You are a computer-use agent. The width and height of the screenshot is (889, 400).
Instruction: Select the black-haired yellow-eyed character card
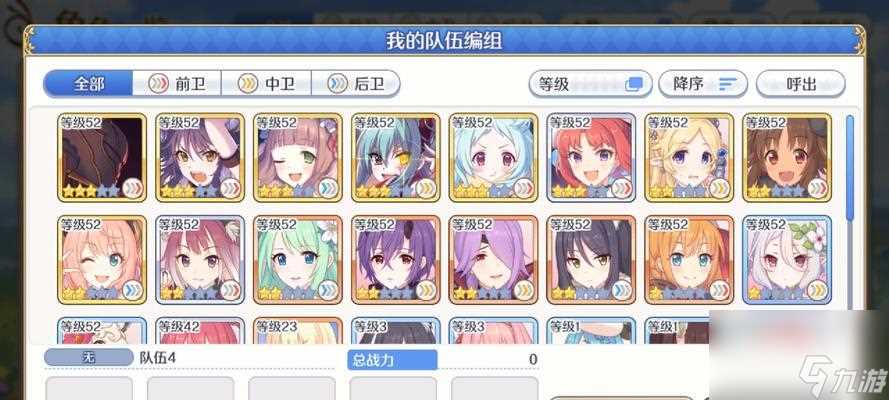592,258
